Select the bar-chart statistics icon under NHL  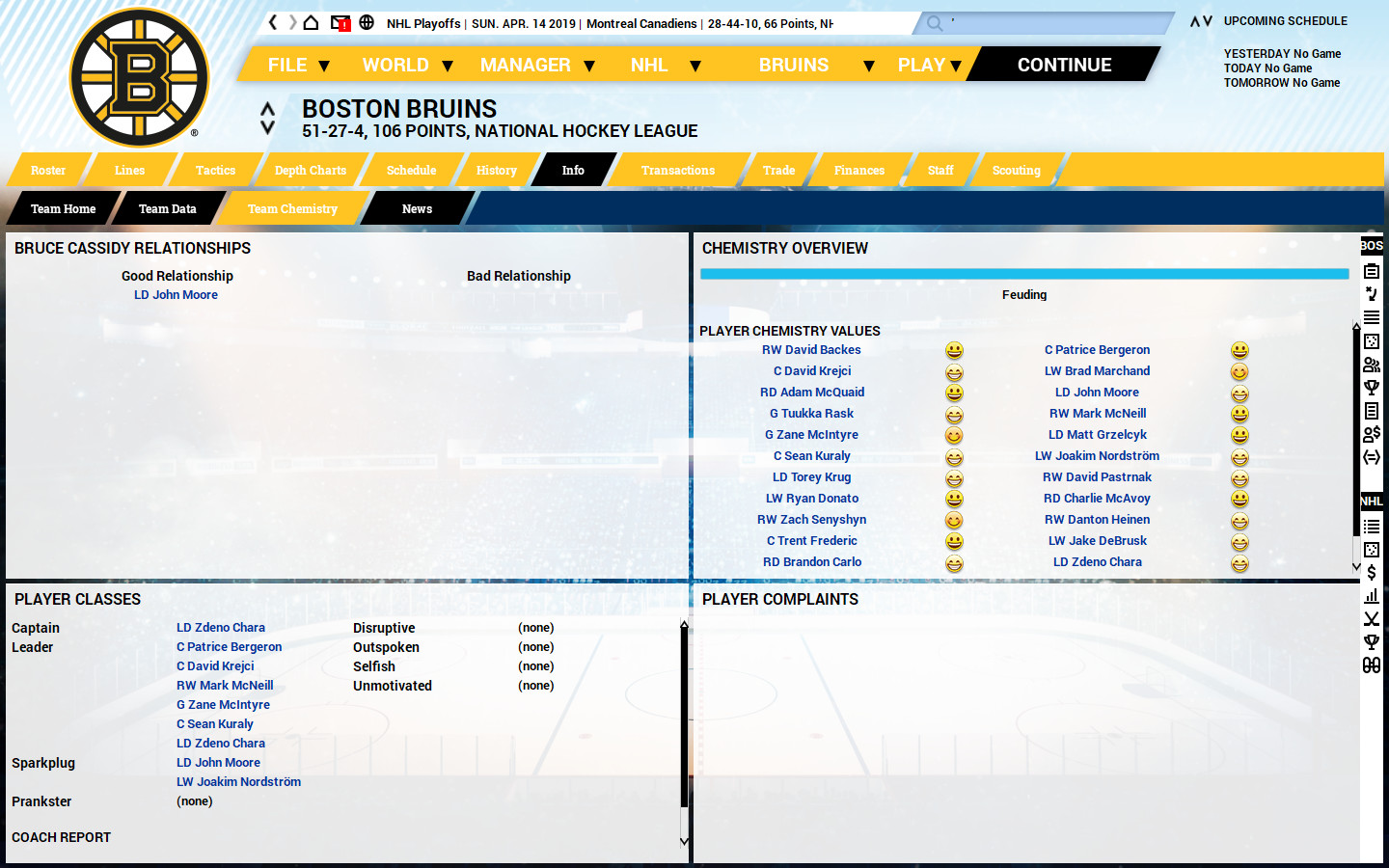pyautogui.click(x=1372, y=595)
